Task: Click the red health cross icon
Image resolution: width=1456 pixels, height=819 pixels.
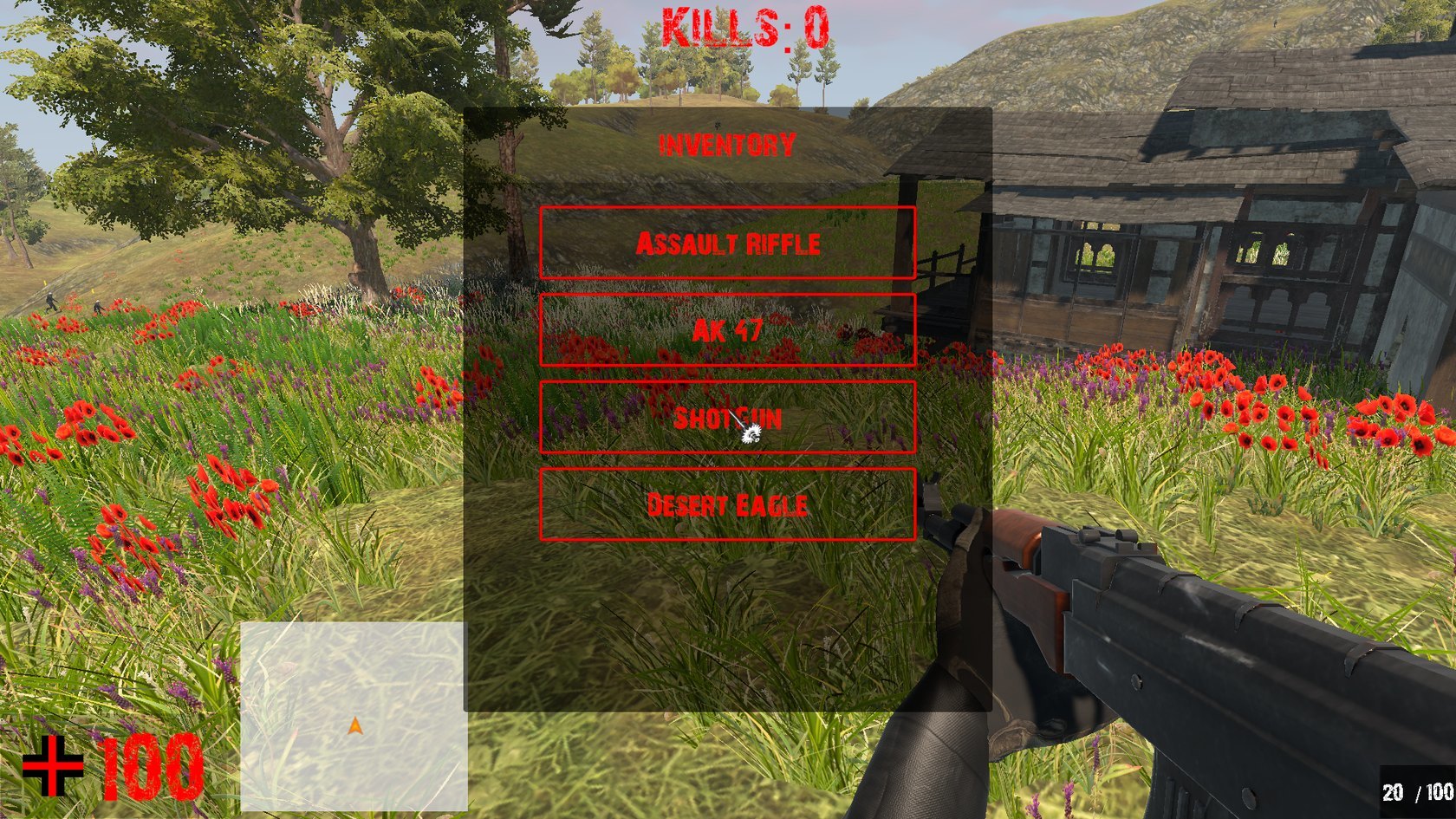Action: tap(54, 765)
